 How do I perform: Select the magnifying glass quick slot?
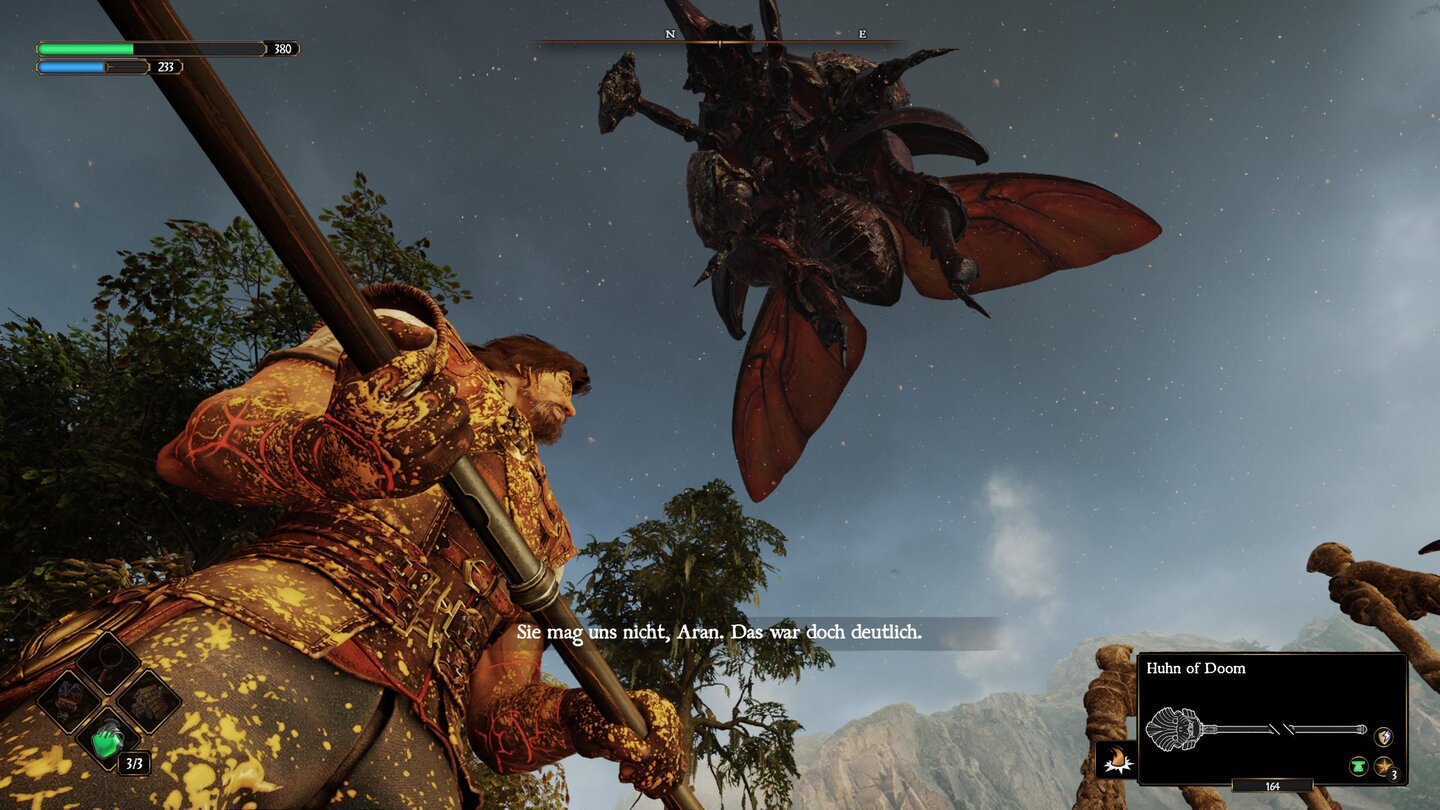[x=109, y=662]
